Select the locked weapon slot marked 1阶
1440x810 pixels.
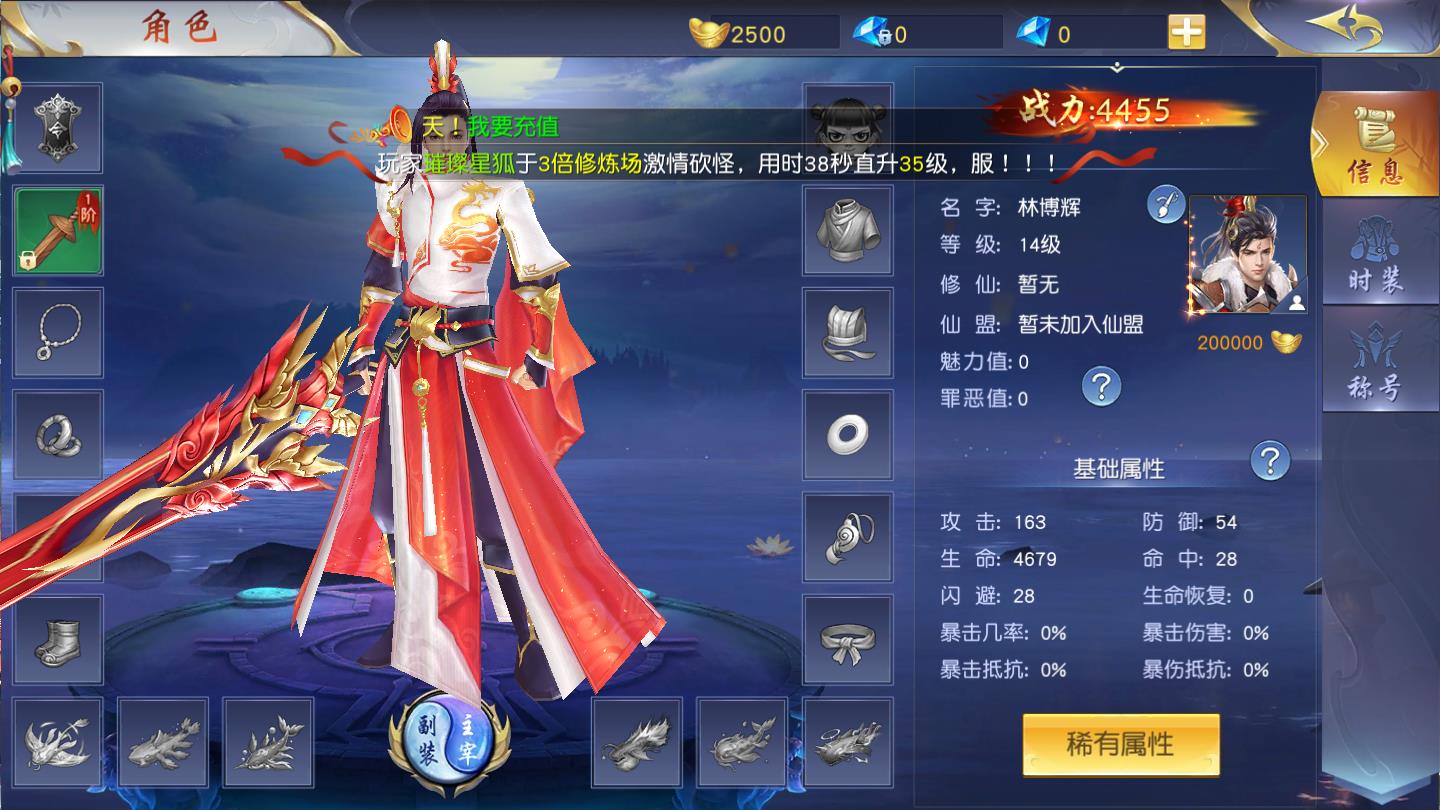pos(57,231)
